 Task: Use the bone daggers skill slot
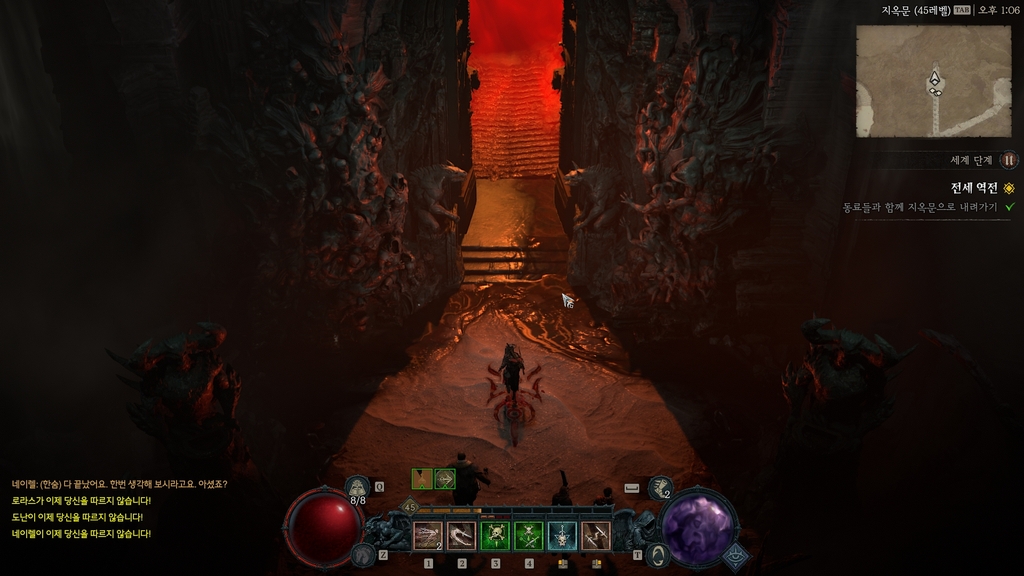[x=596, y=537]
